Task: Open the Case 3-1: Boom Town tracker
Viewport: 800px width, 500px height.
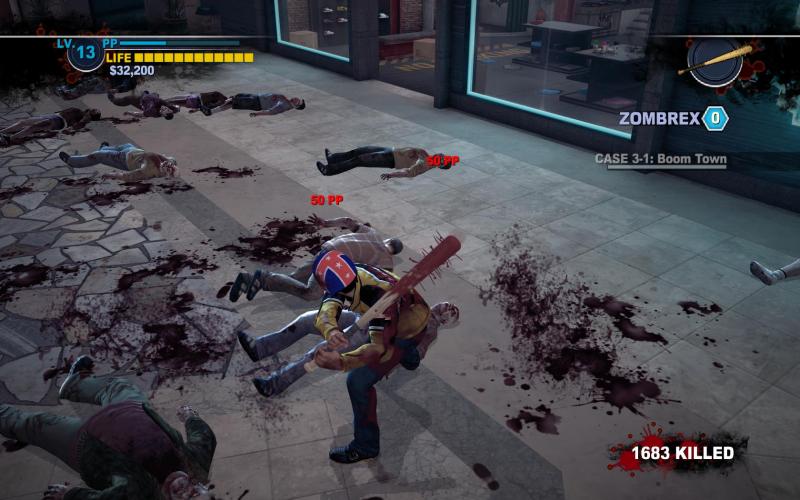Action: click(660, 159)
